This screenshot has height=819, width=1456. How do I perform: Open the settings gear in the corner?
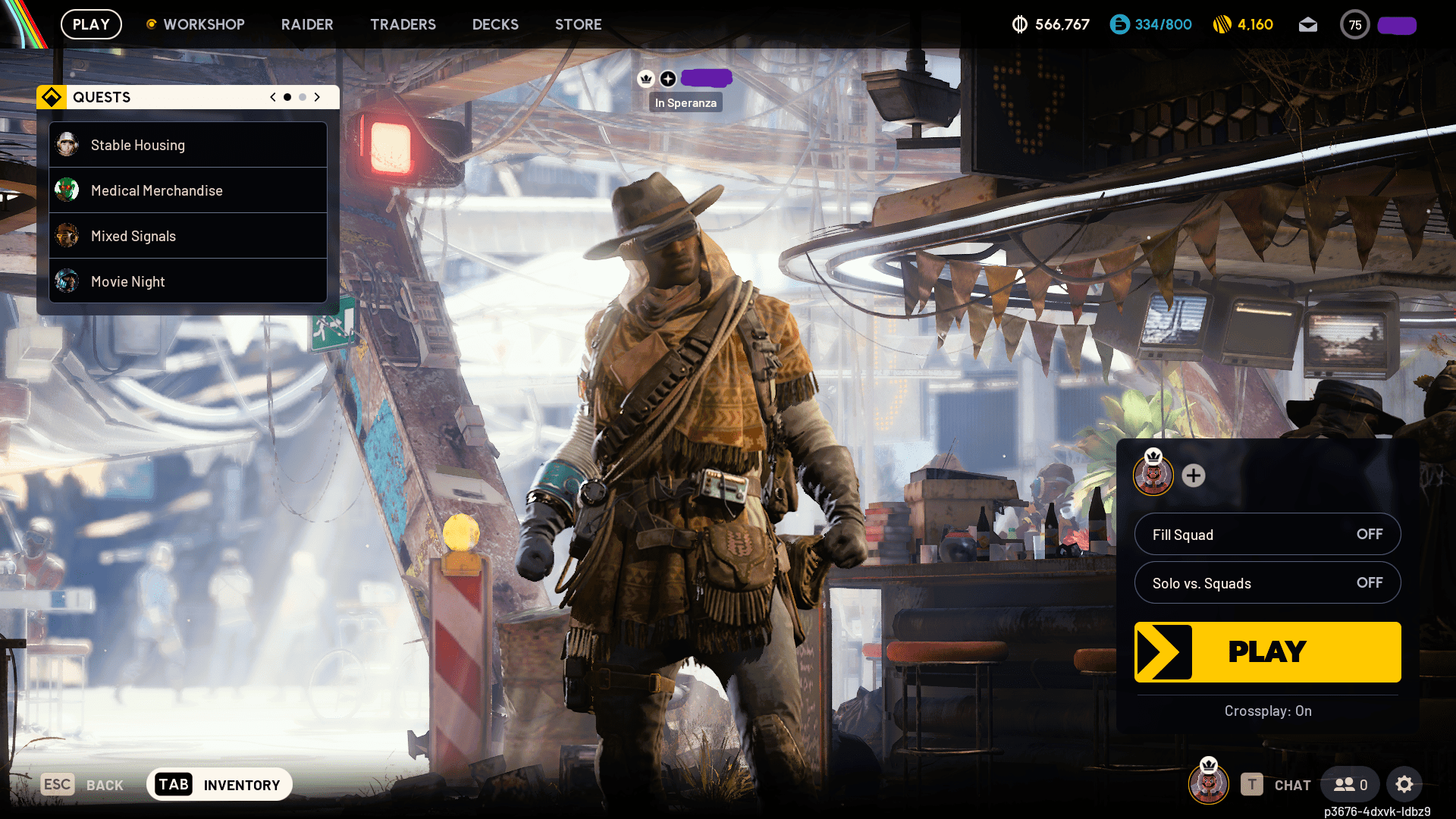(x=1405, y=784)
